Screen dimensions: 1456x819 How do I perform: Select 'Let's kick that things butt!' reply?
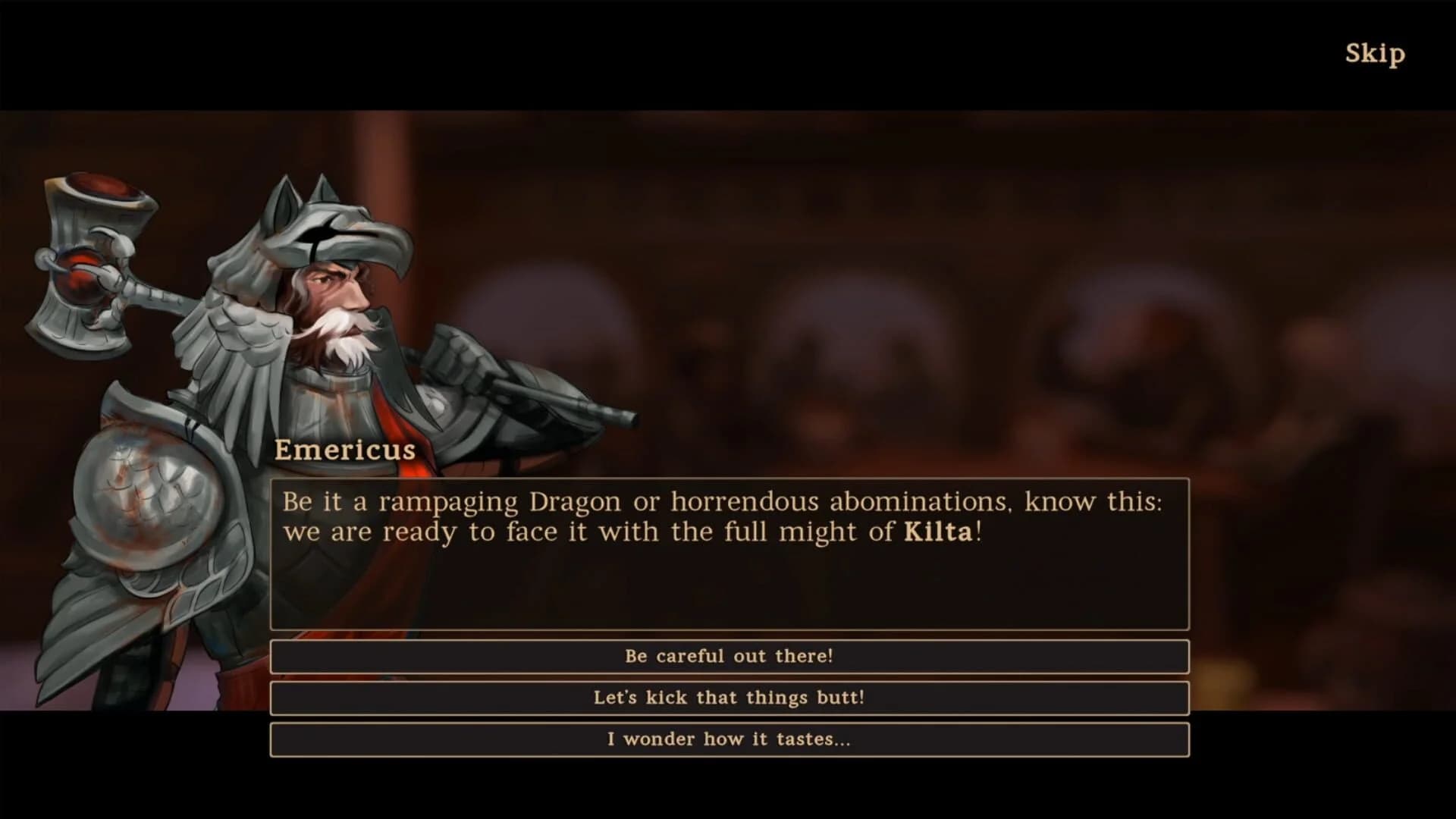pos(728,698)
